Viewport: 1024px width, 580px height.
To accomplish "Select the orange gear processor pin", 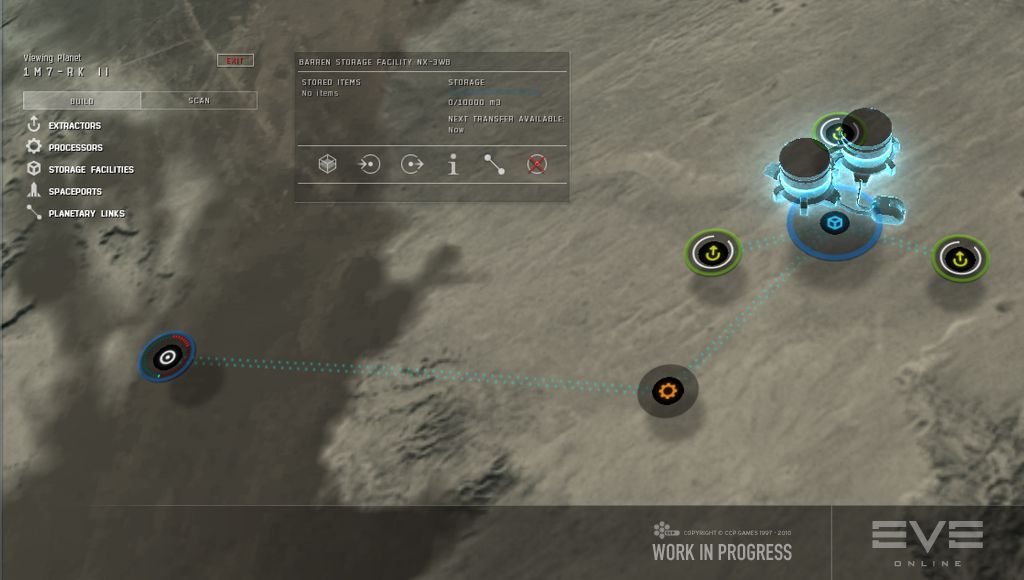I will point(667,388).
